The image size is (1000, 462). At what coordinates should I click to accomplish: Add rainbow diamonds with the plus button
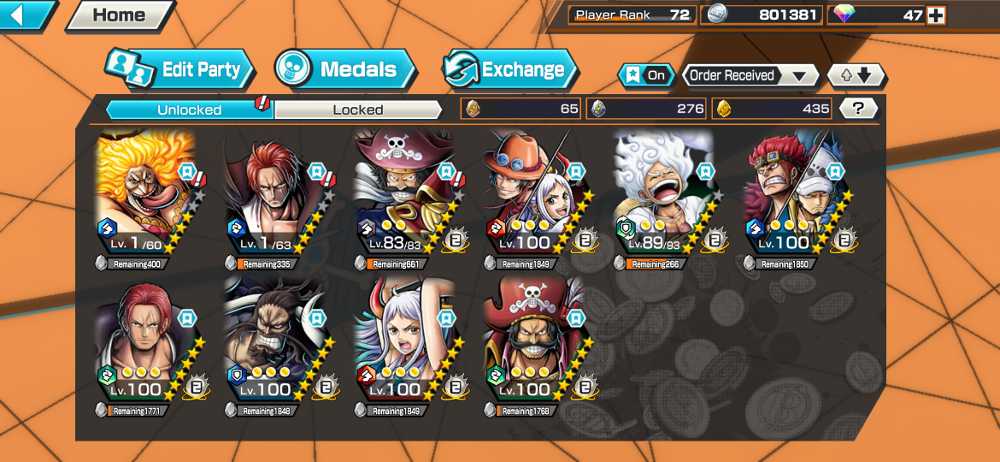coord(935,15)
